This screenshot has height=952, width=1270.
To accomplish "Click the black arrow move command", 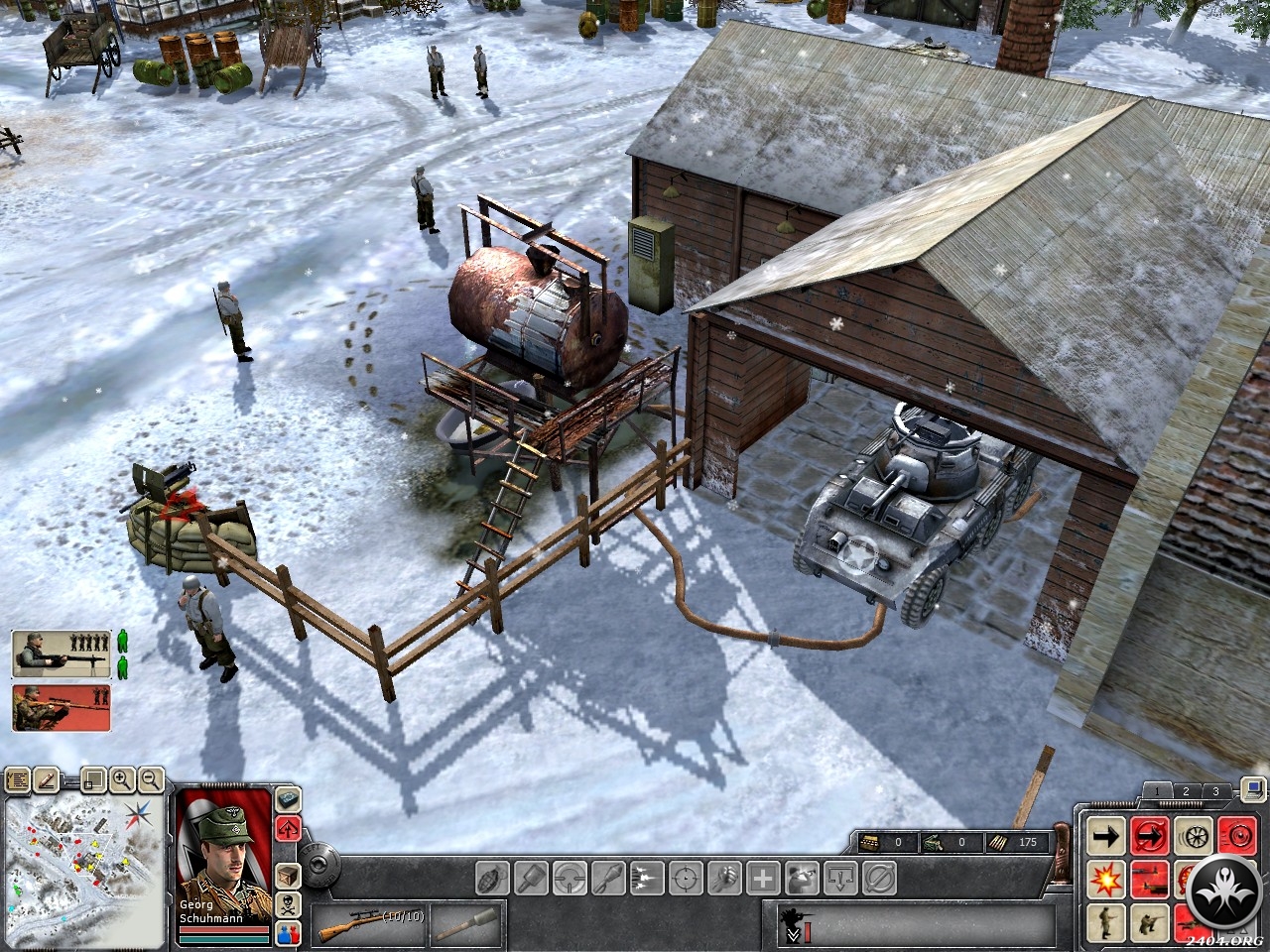I will point(1105,836).
